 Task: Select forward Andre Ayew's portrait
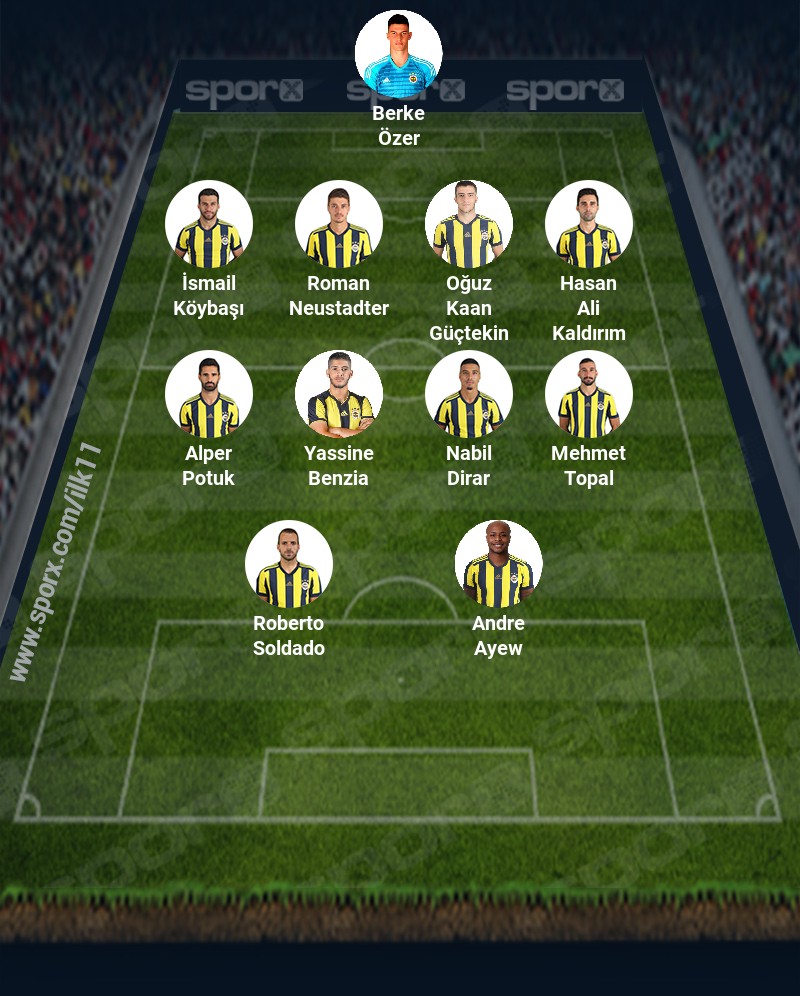coord(498,564)
